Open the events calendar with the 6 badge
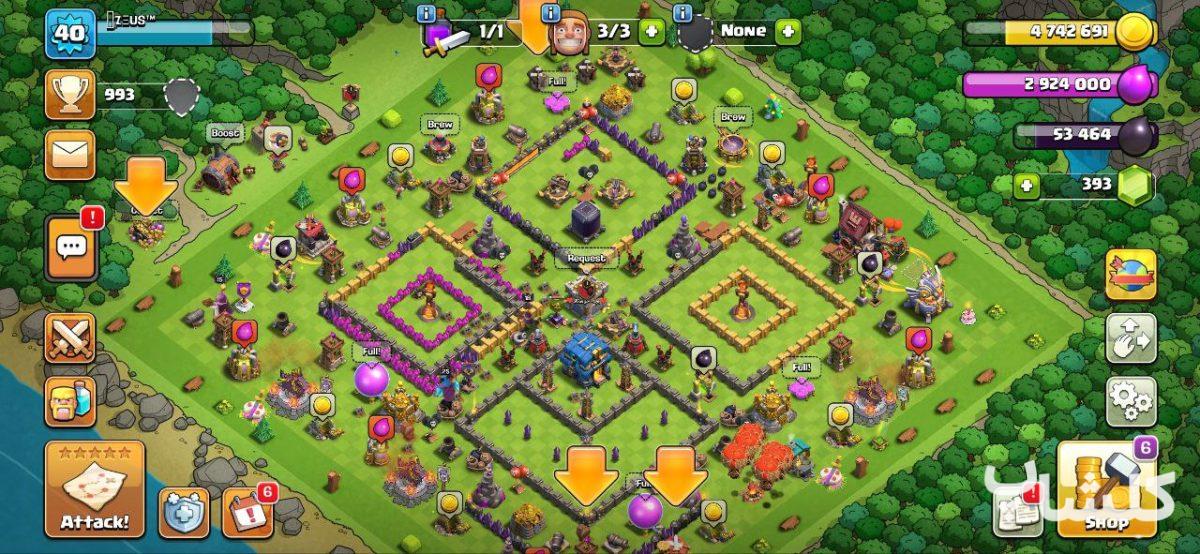 tap(247, 511)
